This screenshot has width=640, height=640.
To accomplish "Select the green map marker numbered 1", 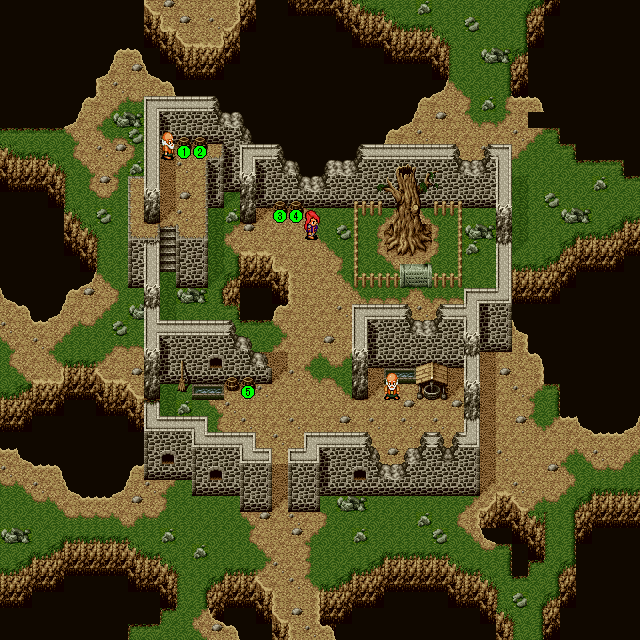I will click(x=184, y=152).
